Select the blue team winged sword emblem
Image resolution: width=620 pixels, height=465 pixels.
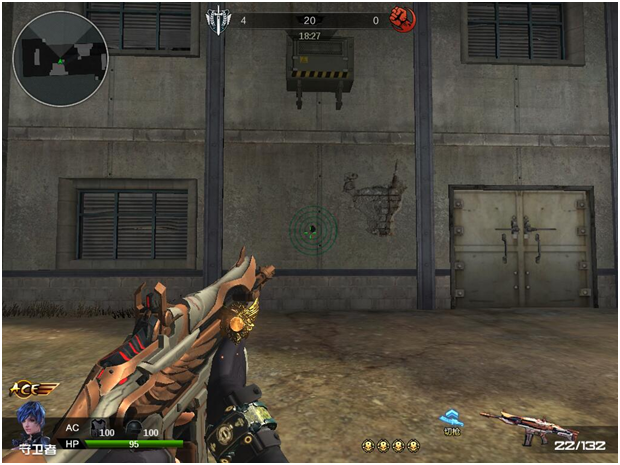pos(216,19)
